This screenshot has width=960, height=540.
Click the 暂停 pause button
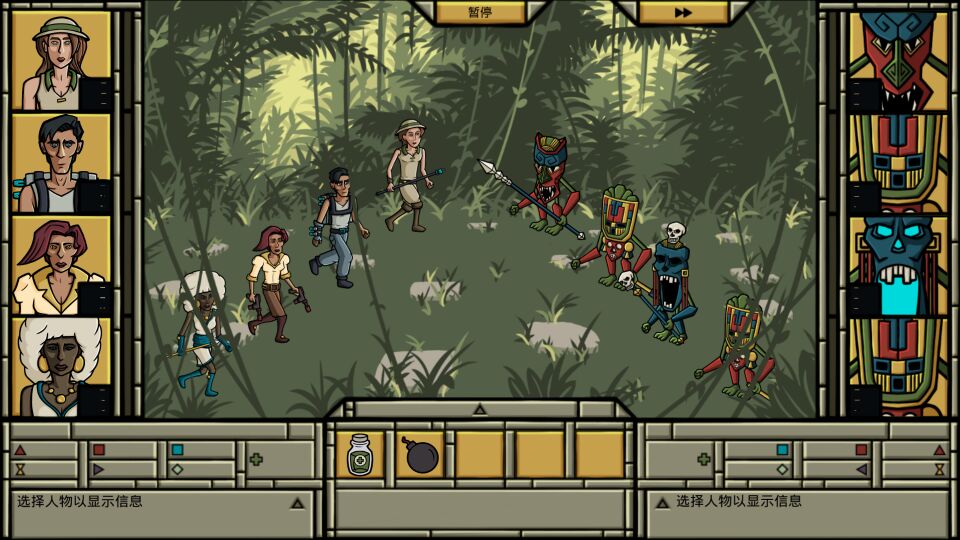click(481, 12)
